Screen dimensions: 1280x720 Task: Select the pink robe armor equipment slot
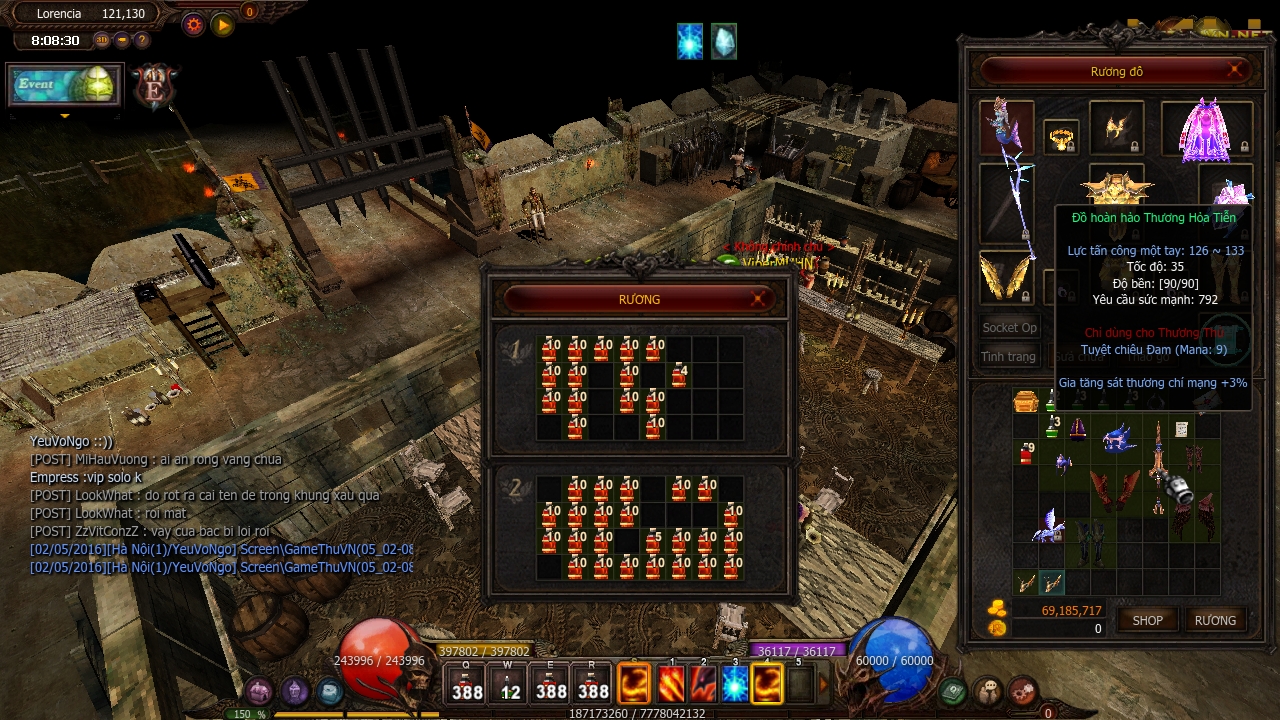(x=1206, y=130)
